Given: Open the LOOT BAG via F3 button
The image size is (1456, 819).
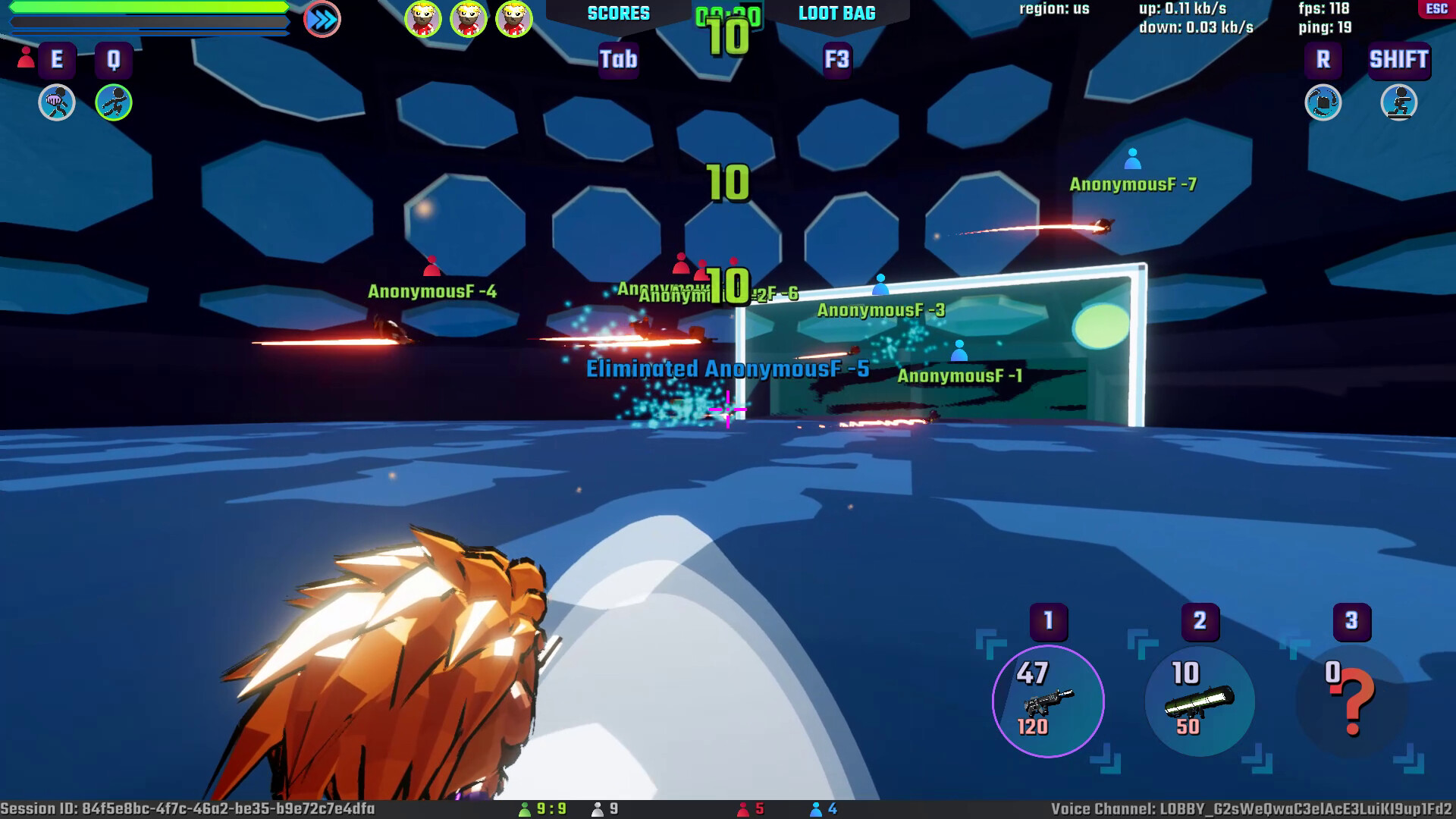Looking at the screenshot, I should (x=836, y=60).
